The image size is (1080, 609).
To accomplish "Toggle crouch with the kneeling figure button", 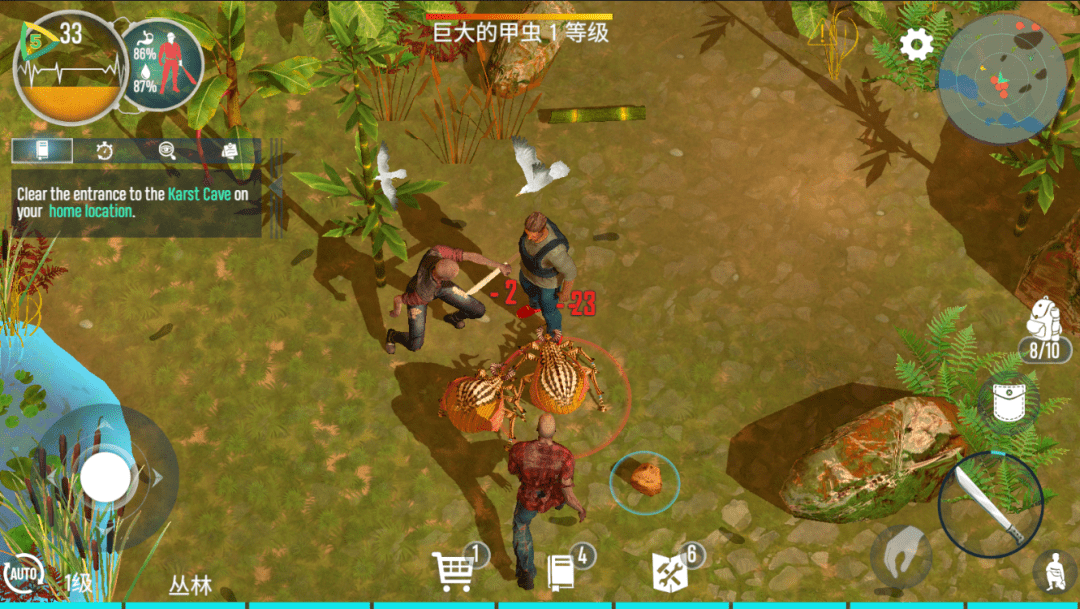I will click(x=1054, y=571).
